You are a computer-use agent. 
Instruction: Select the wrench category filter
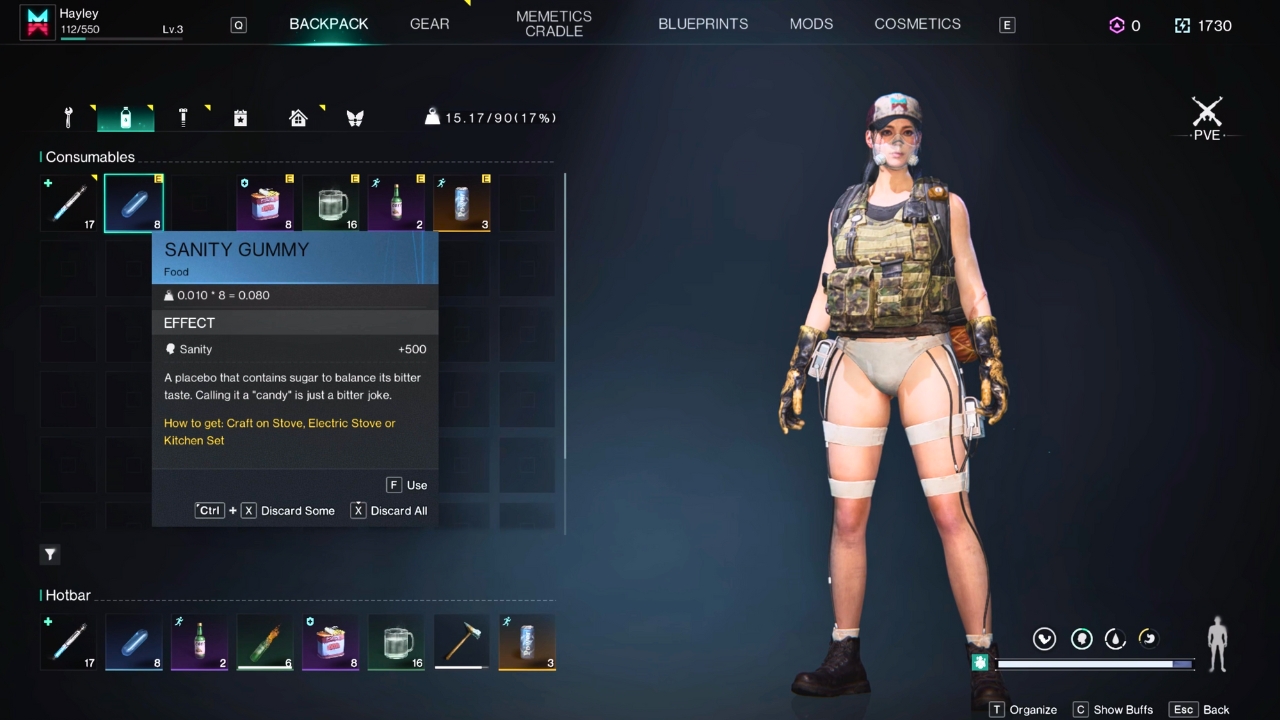[x=69, y=118]
